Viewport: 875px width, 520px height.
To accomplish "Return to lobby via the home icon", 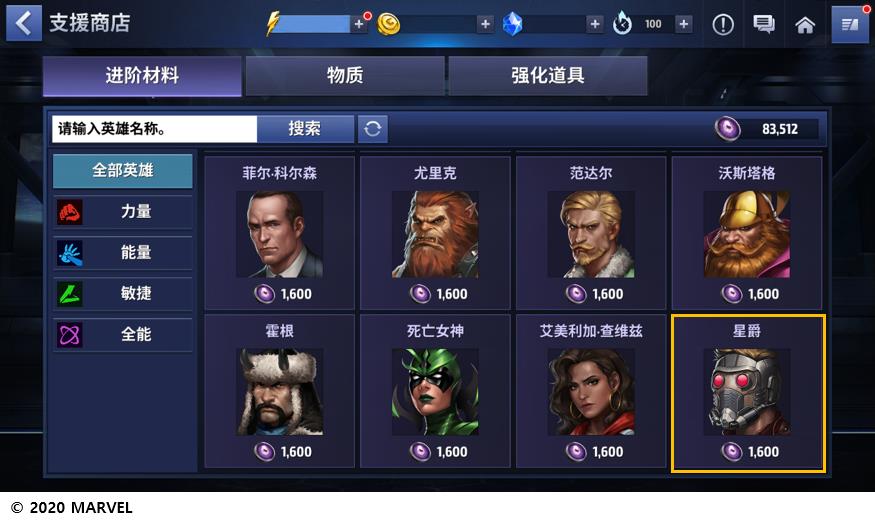I will point(805,24).
